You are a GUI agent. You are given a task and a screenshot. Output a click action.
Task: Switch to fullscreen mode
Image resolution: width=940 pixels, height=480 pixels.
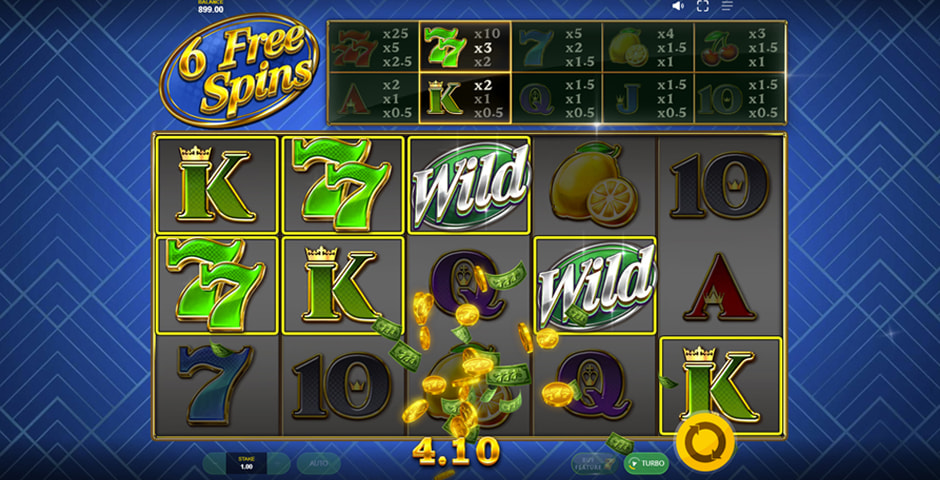(703, 6)
